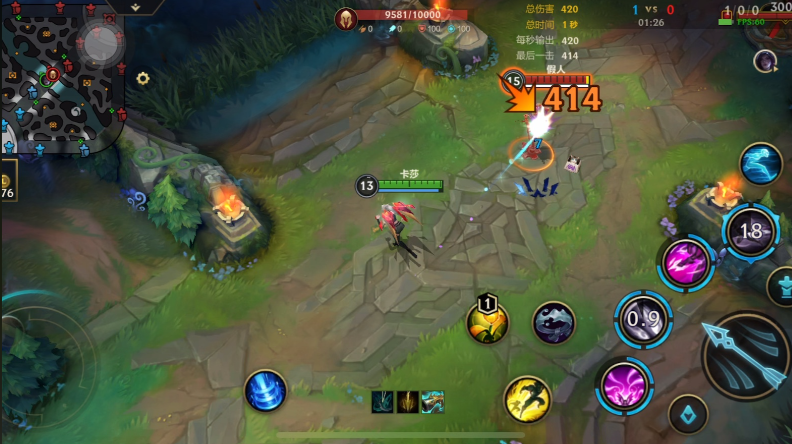This screenshot has width=792, height=444.
Task: Tap the minimap
Action: pos(60,75)
